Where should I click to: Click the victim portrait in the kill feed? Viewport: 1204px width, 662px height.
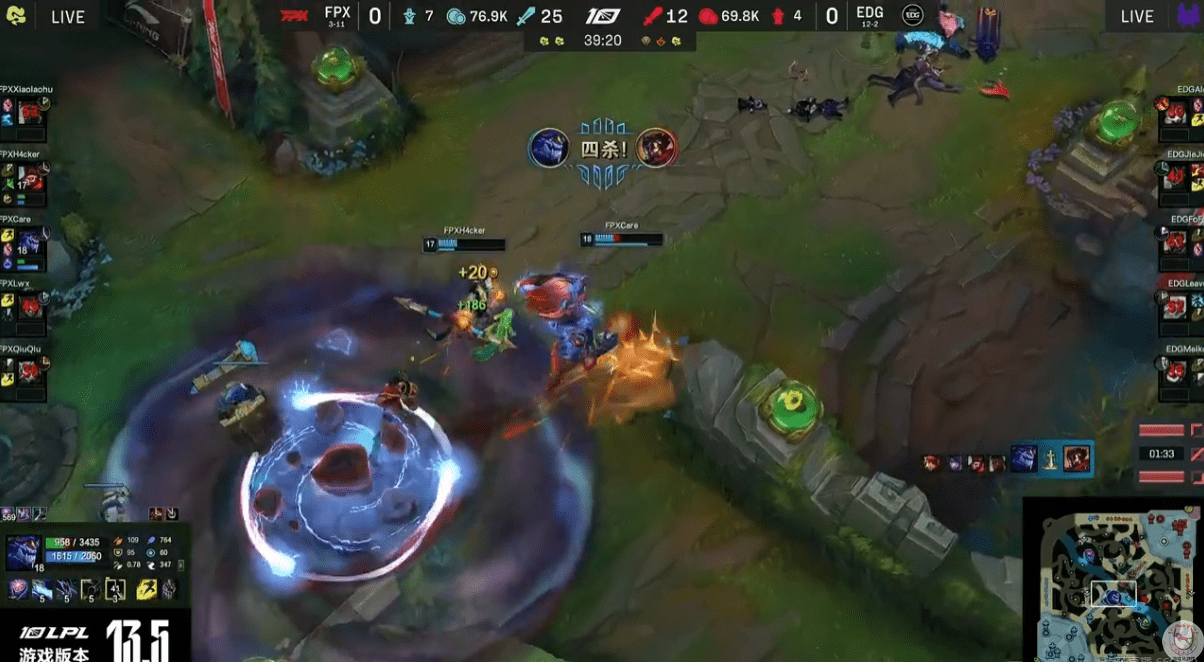pyautogui.click(x=1076, y=460)
